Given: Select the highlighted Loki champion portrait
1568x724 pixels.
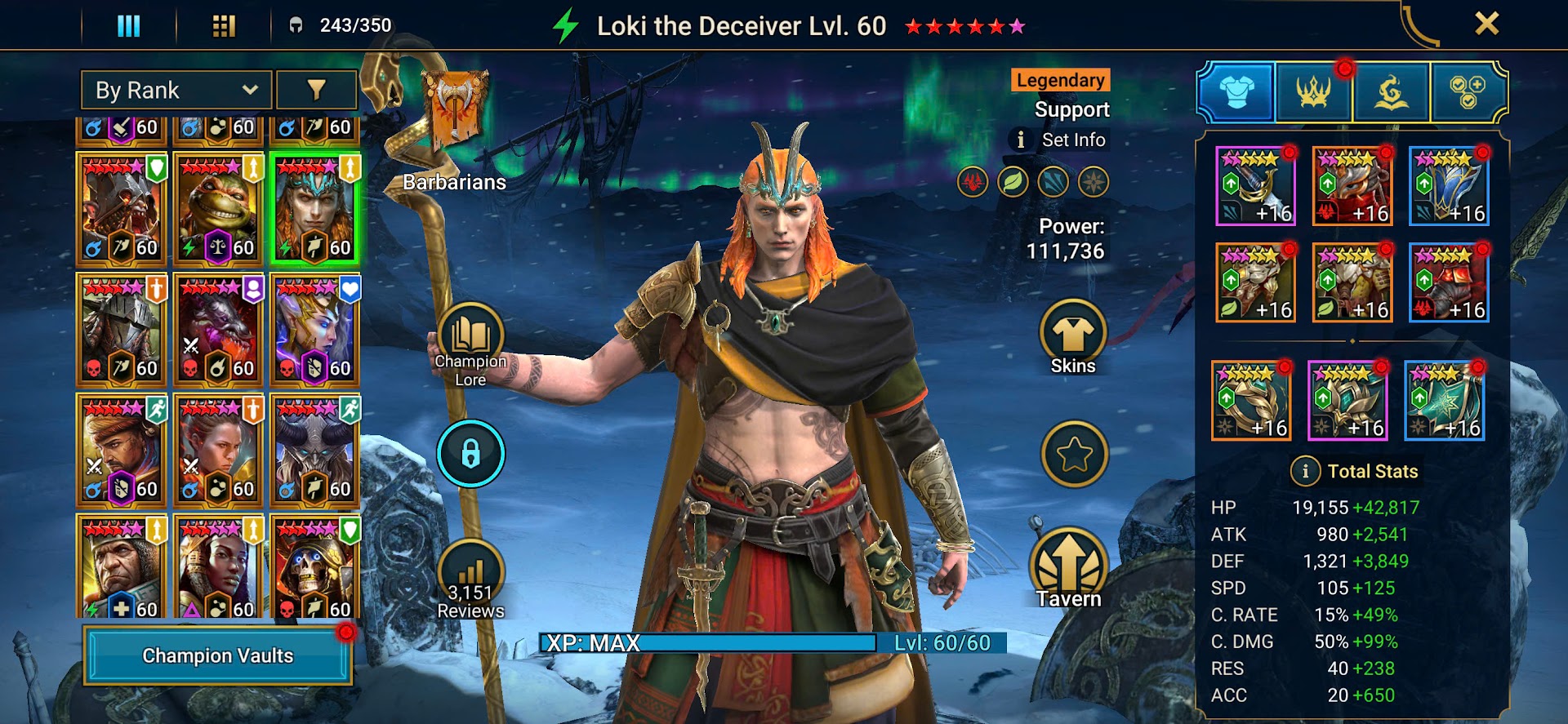Looking at the screenshot, I should (314, 209).
